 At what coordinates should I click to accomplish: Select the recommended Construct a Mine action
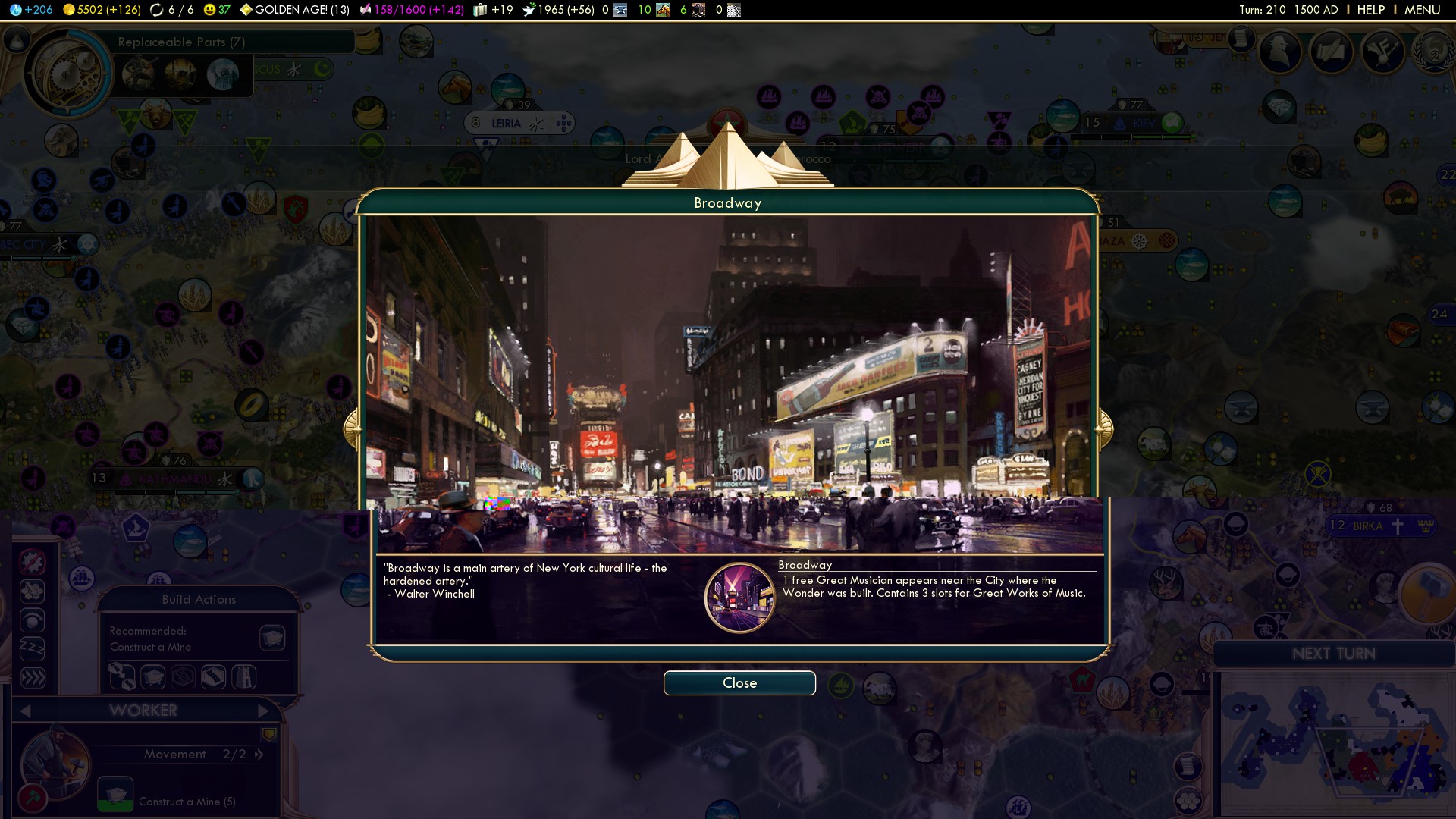pyautogui.click(x=271, y=638)
